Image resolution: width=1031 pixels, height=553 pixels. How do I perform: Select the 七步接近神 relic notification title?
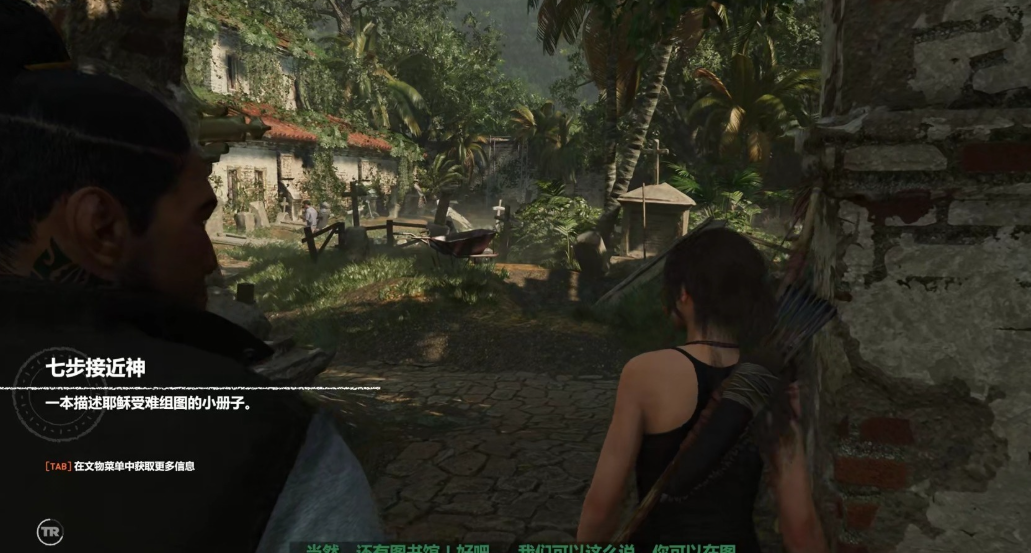[x=95, y=368]
